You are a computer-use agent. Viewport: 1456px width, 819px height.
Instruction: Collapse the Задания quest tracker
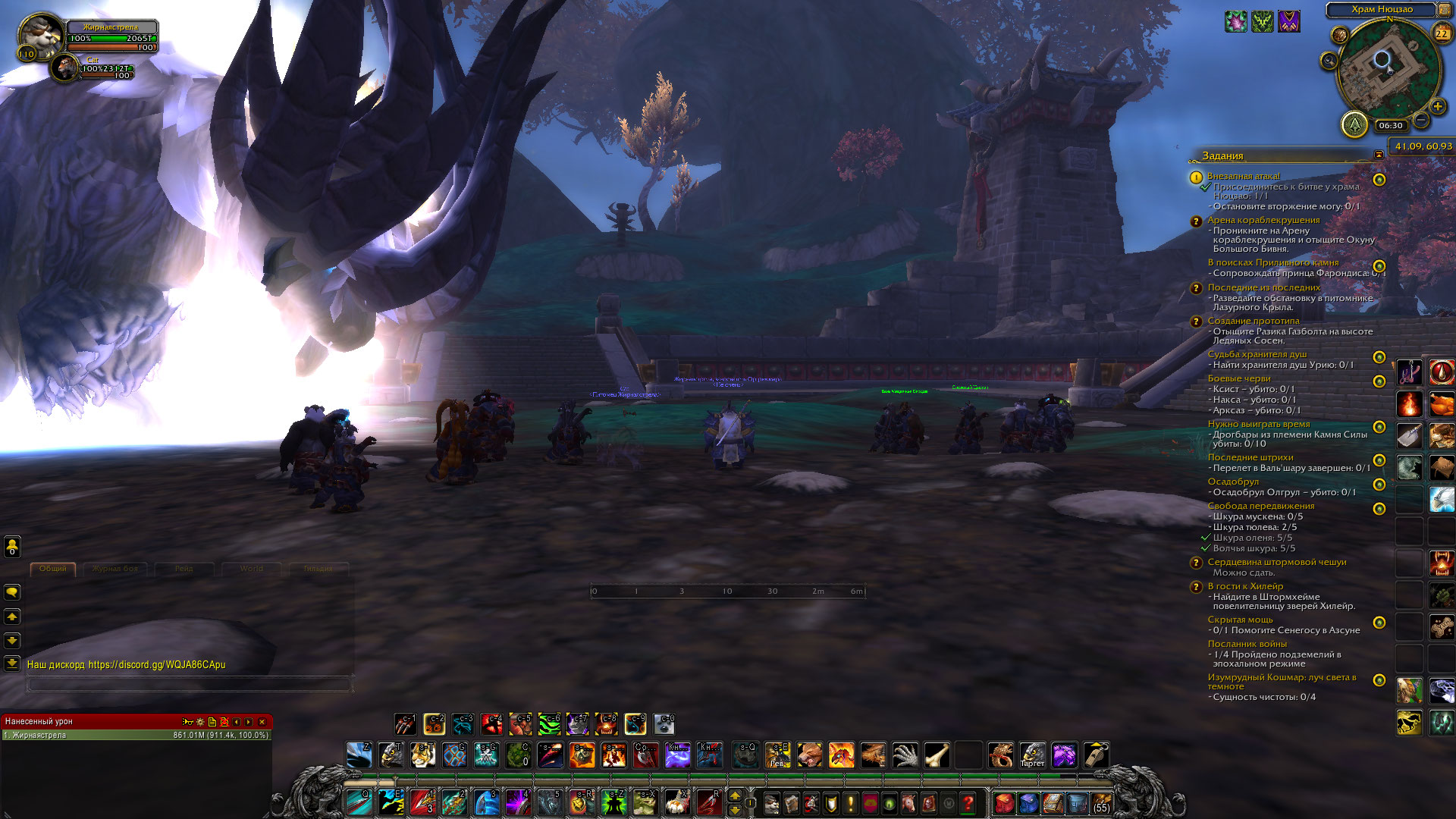(1379, 155)
